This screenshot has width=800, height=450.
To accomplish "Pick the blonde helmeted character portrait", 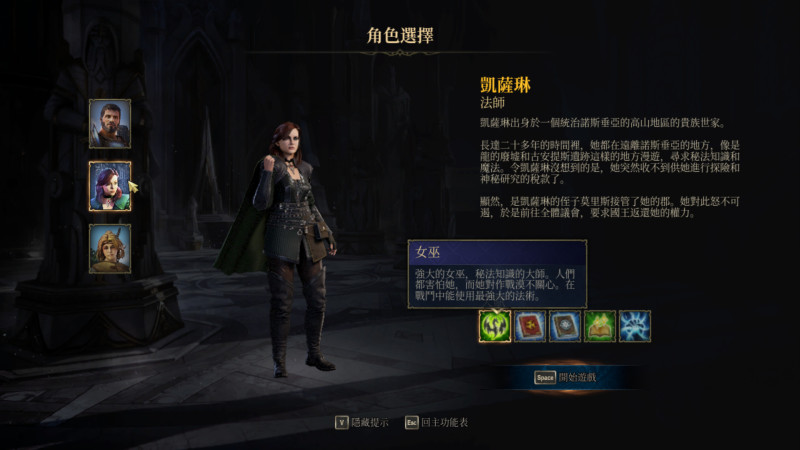I will 110,248.
